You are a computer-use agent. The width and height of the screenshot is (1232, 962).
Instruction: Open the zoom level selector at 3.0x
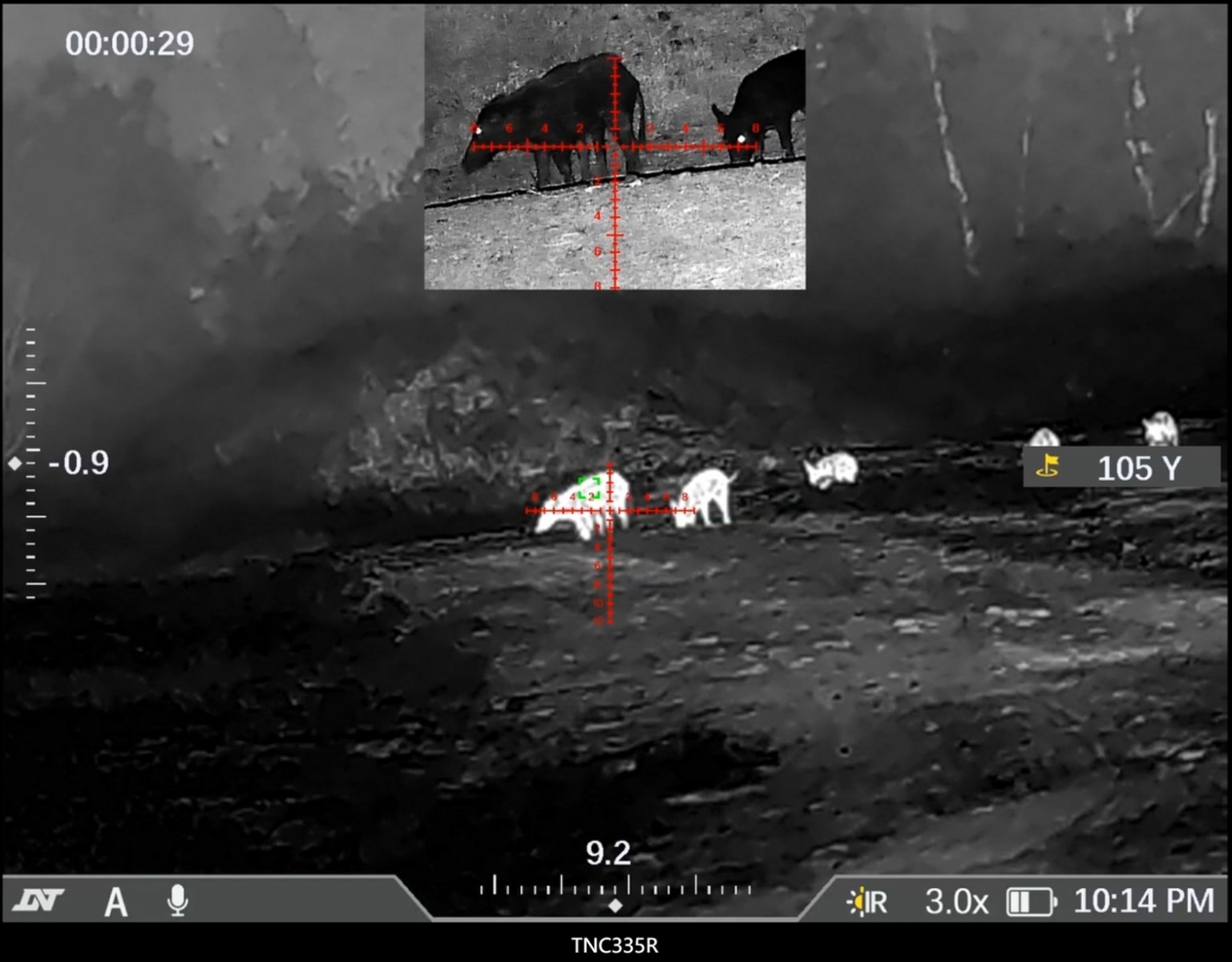click(x=955, y=901)
